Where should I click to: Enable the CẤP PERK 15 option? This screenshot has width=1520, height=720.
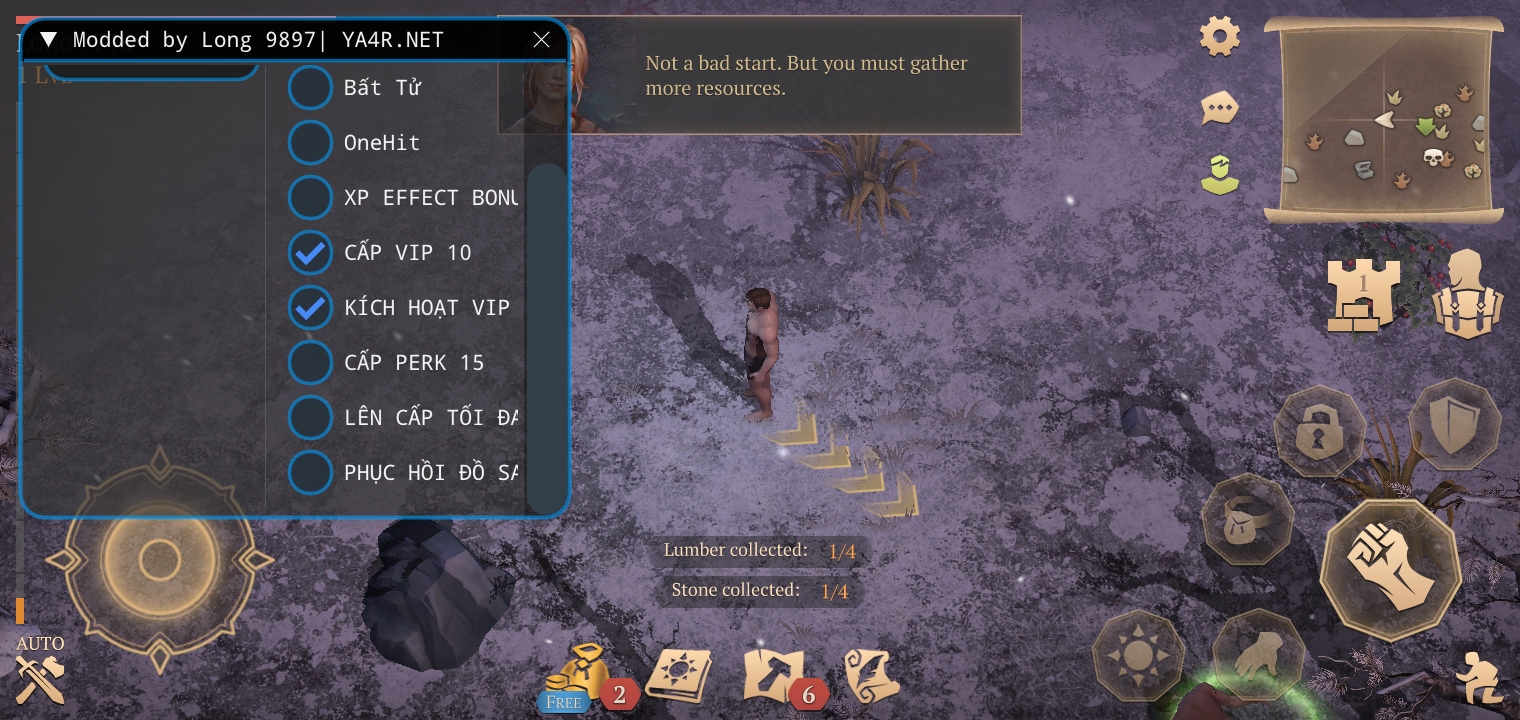tap(310, 363)
